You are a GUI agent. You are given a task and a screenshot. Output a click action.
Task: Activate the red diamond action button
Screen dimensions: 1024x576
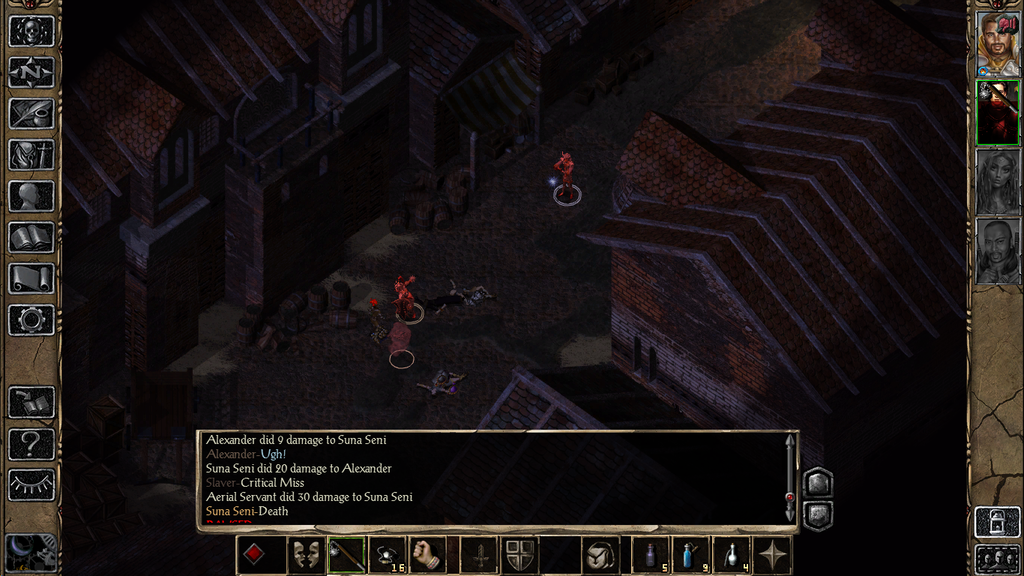(255, 555)
